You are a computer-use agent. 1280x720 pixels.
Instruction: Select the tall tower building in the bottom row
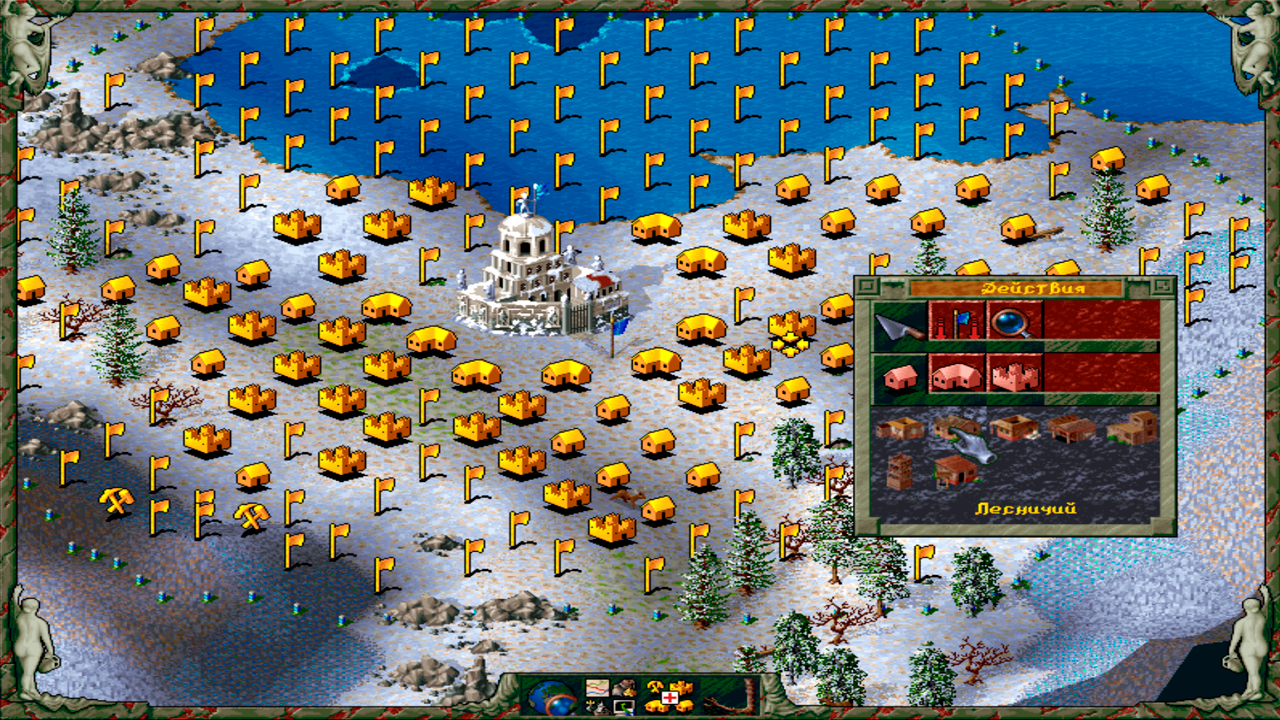pyautogui.click(x=899, y=468)
